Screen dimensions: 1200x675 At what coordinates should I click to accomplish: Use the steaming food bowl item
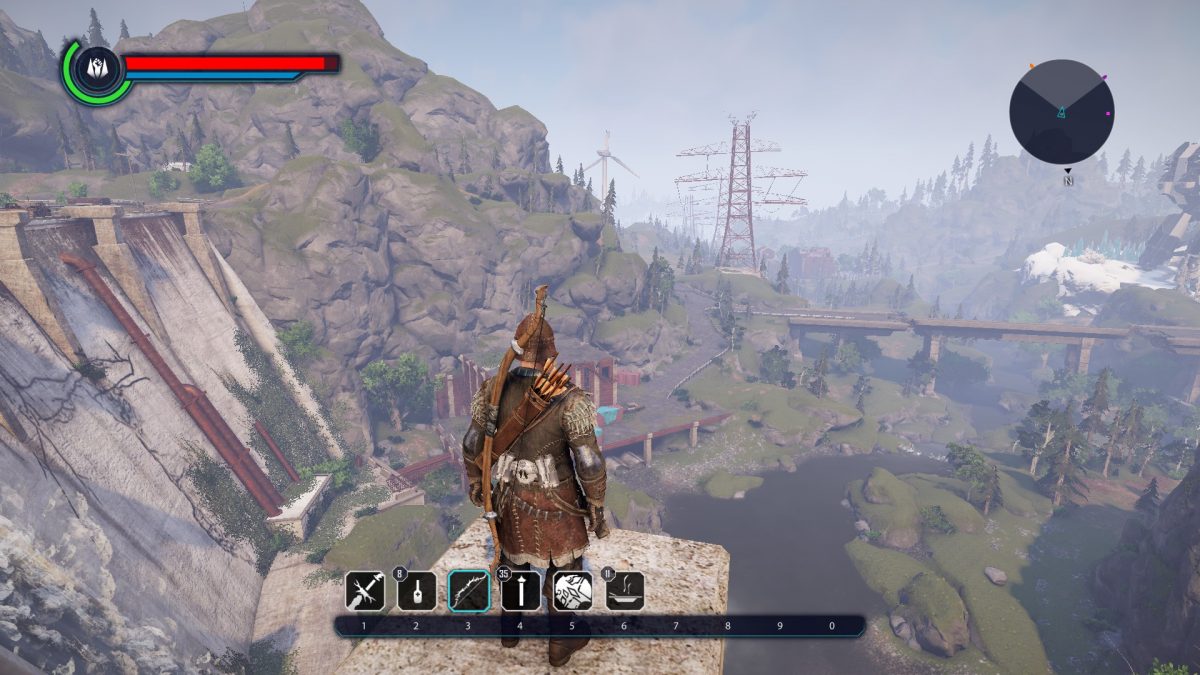pos(625,591)
